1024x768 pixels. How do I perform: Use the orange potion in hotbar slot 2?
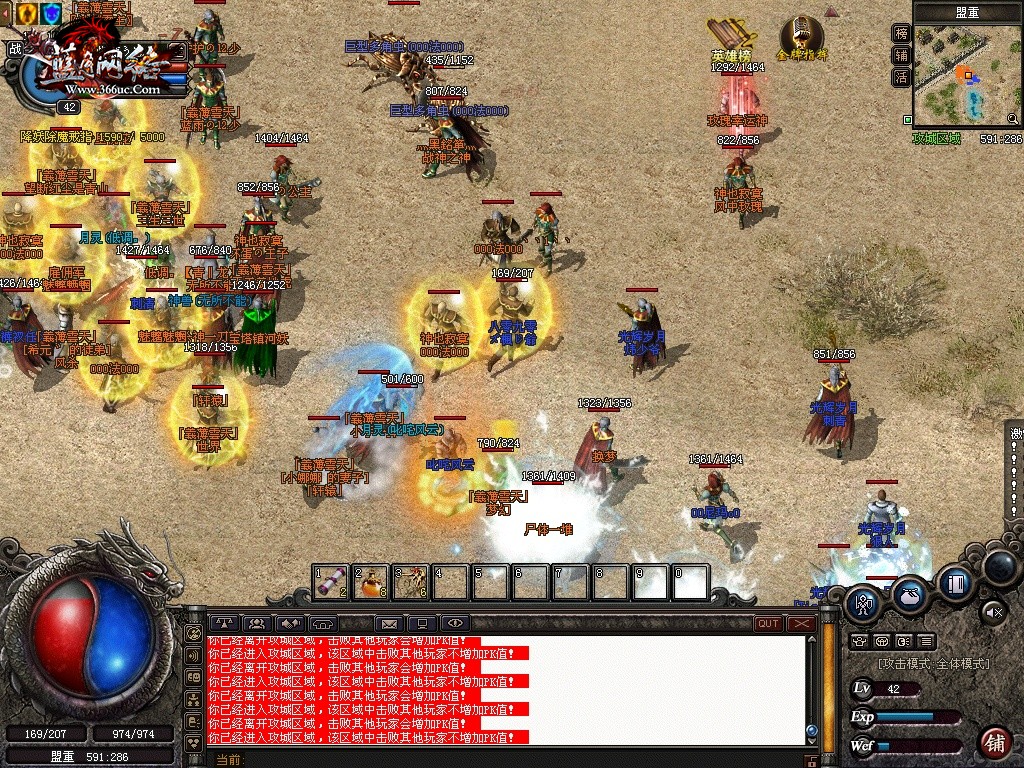pos(371,582)
